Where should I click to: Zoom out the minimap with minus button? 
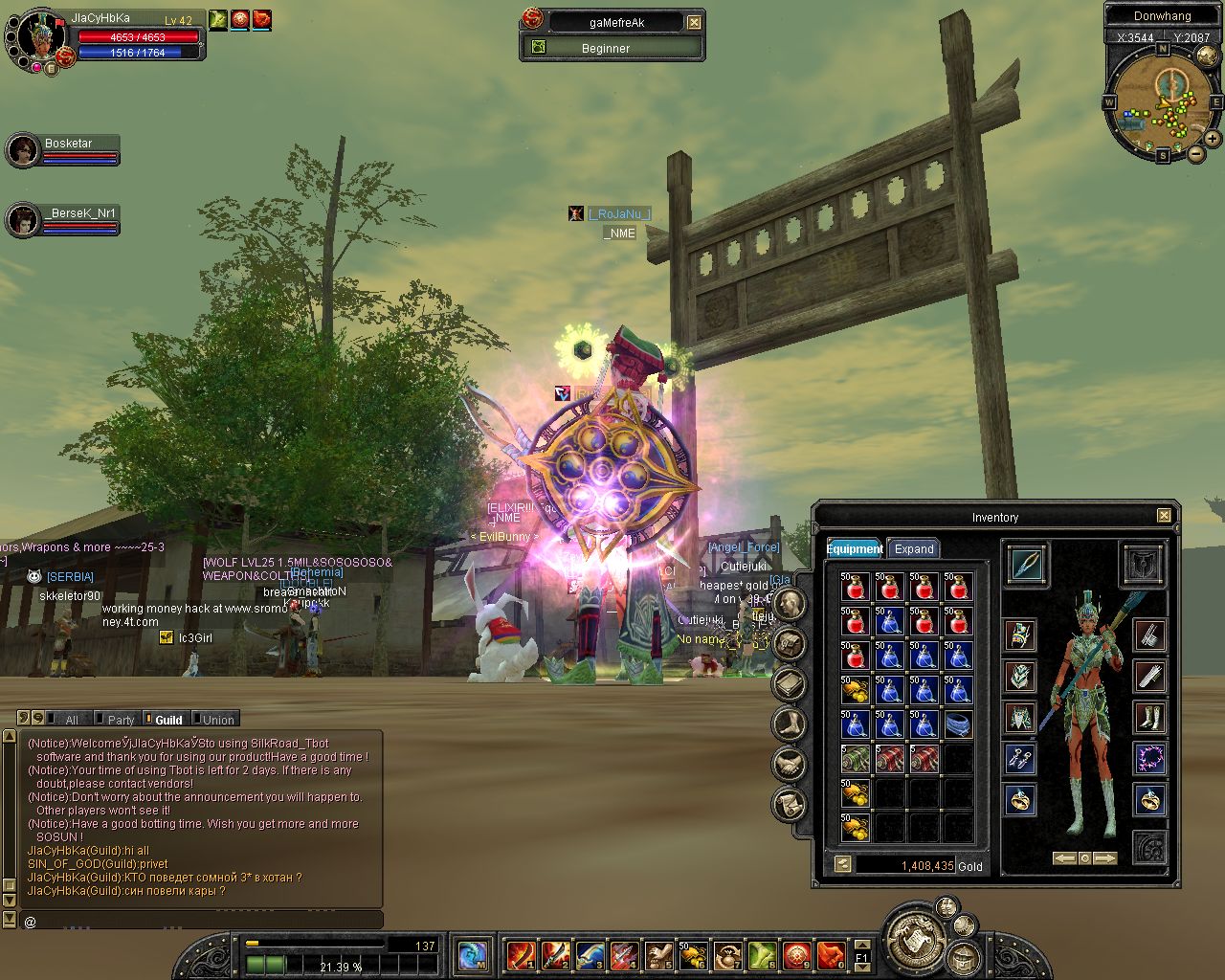tap(1195, 153)
